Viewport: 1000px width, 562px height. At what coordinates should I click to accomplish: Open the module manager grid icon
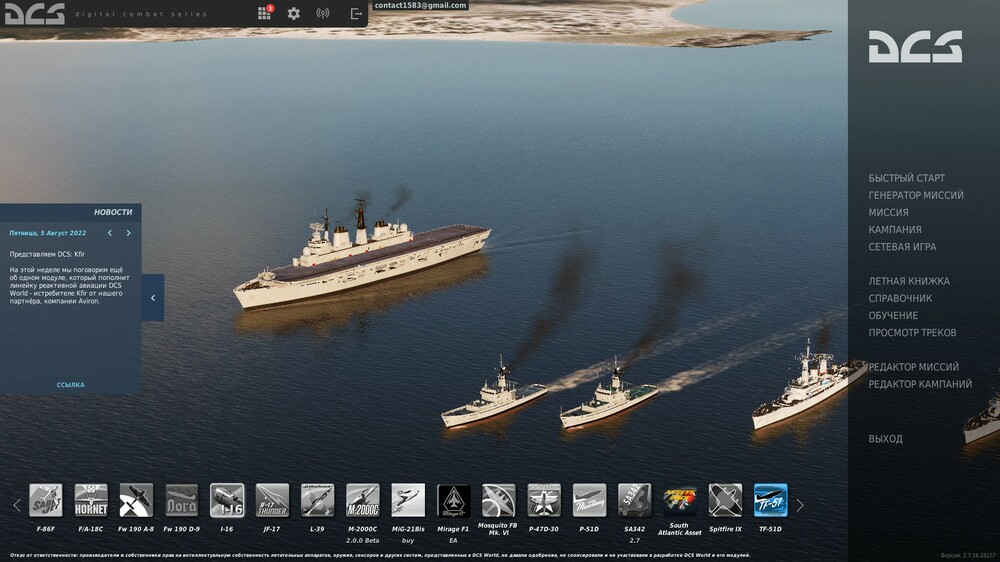pyautogui.click(x=264, y=14)
